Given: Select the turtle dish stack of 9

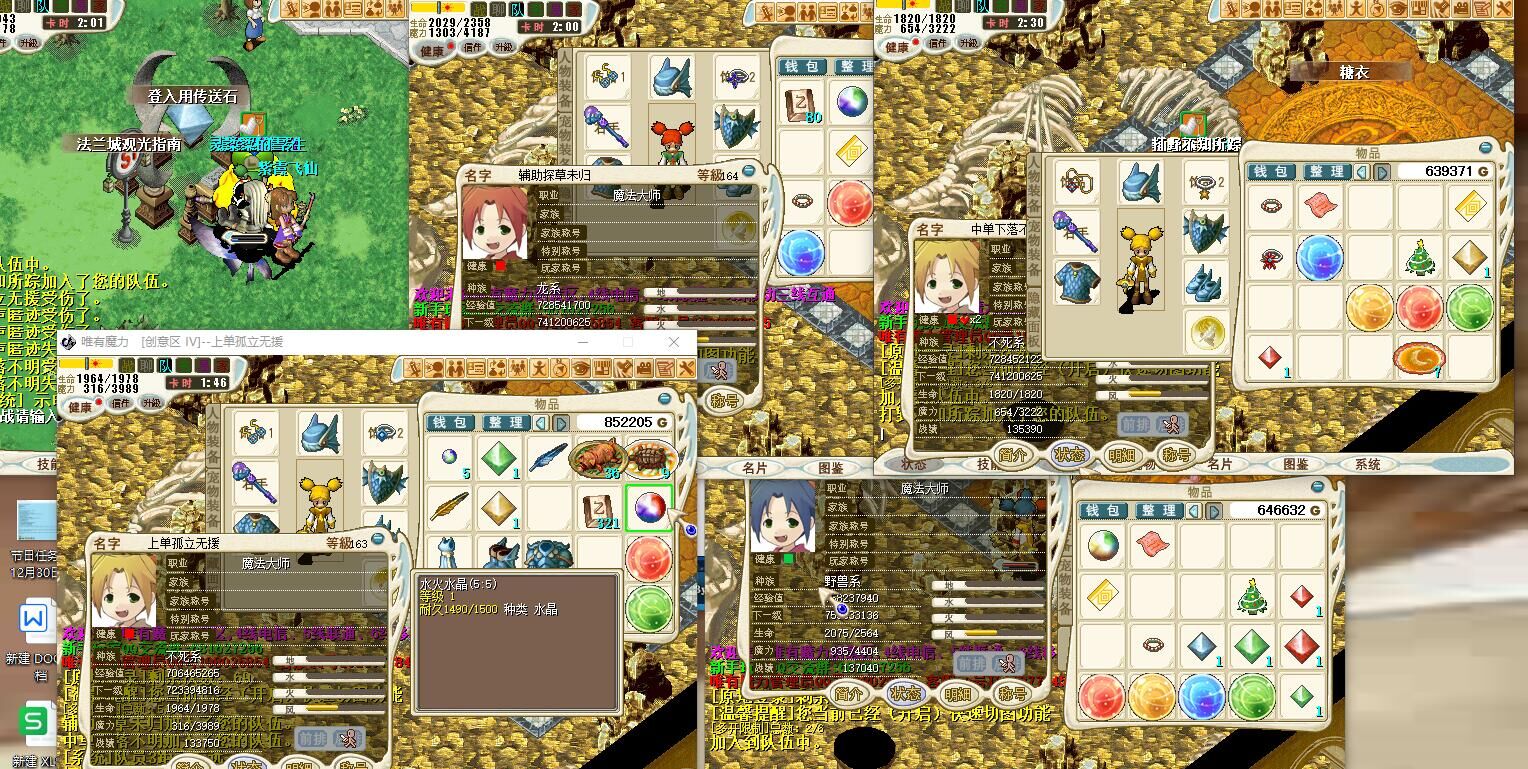Looking at the screenshot, I should [x=649, y=458].
